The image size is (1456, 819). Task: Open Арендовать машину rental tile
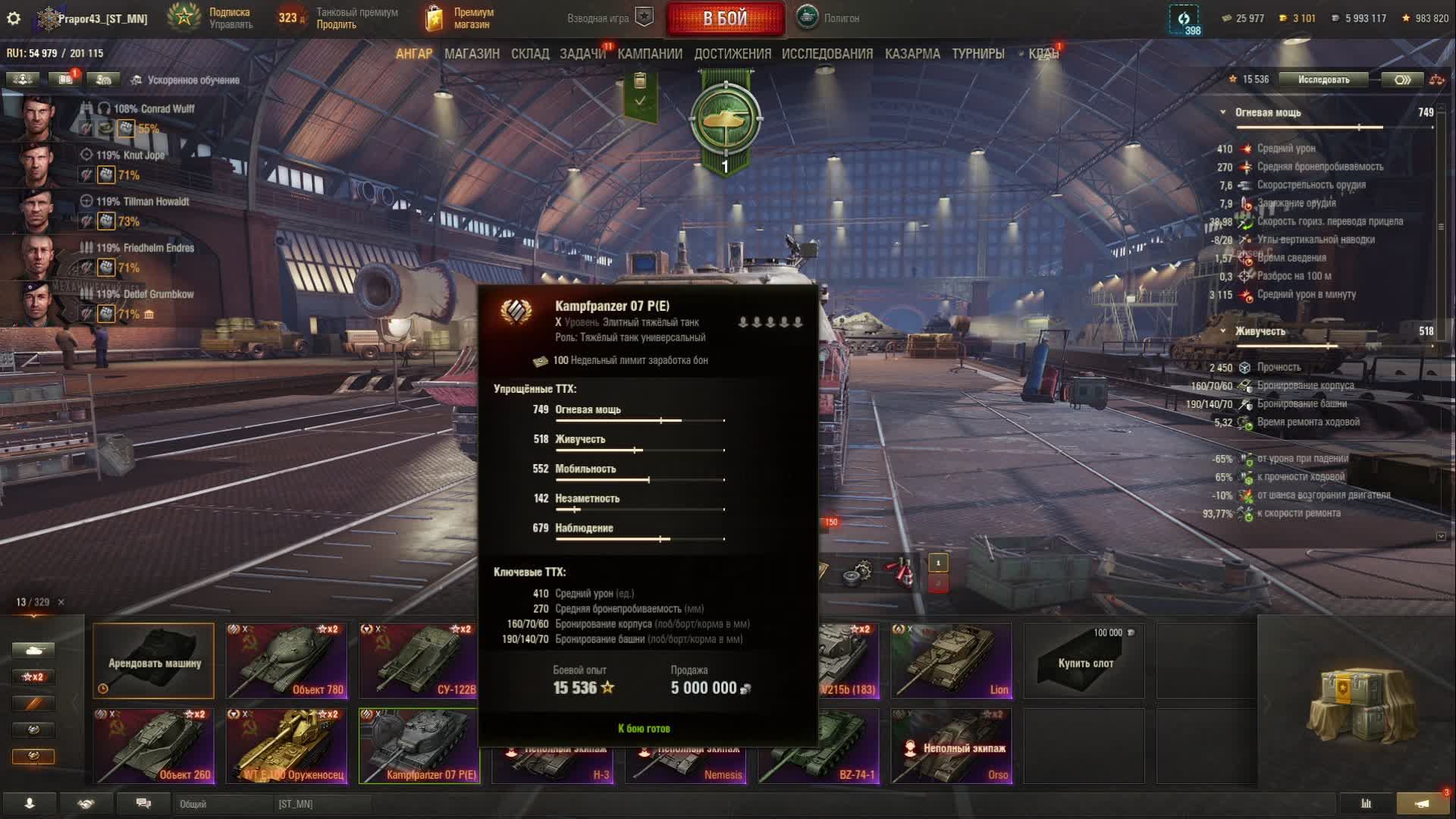(154, 661)
